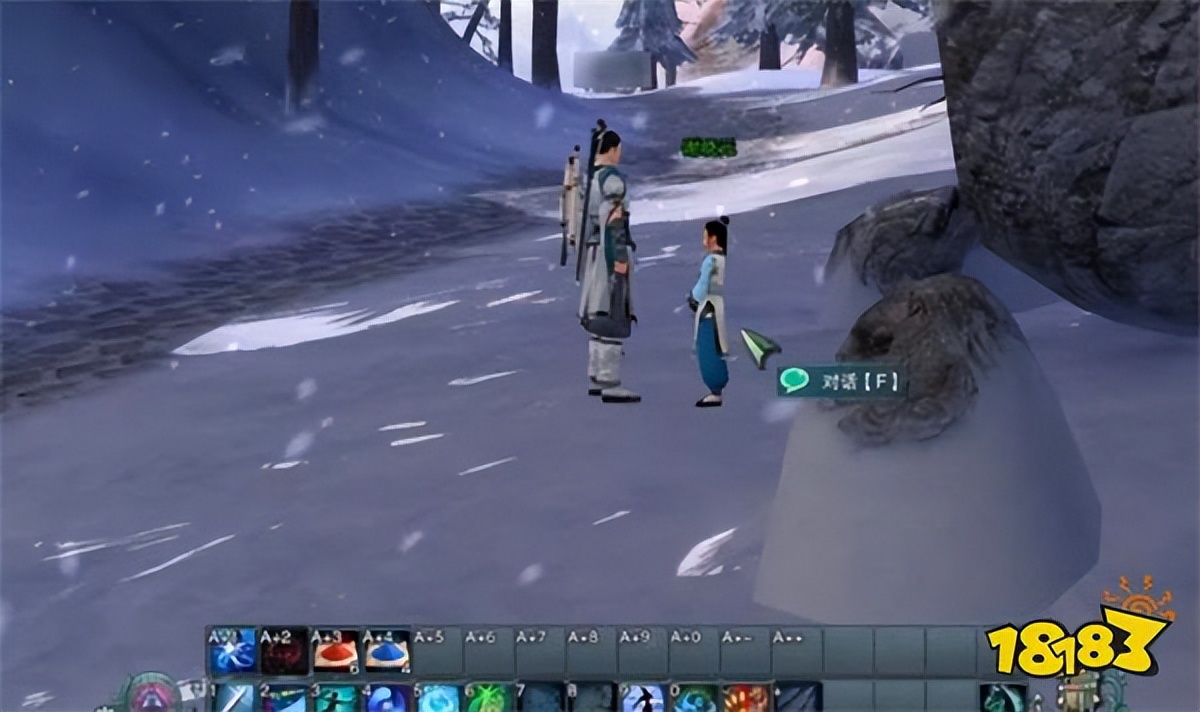Open the round character portrait emblem
This screenshot has height=712, width=1200.
[150, 696]
